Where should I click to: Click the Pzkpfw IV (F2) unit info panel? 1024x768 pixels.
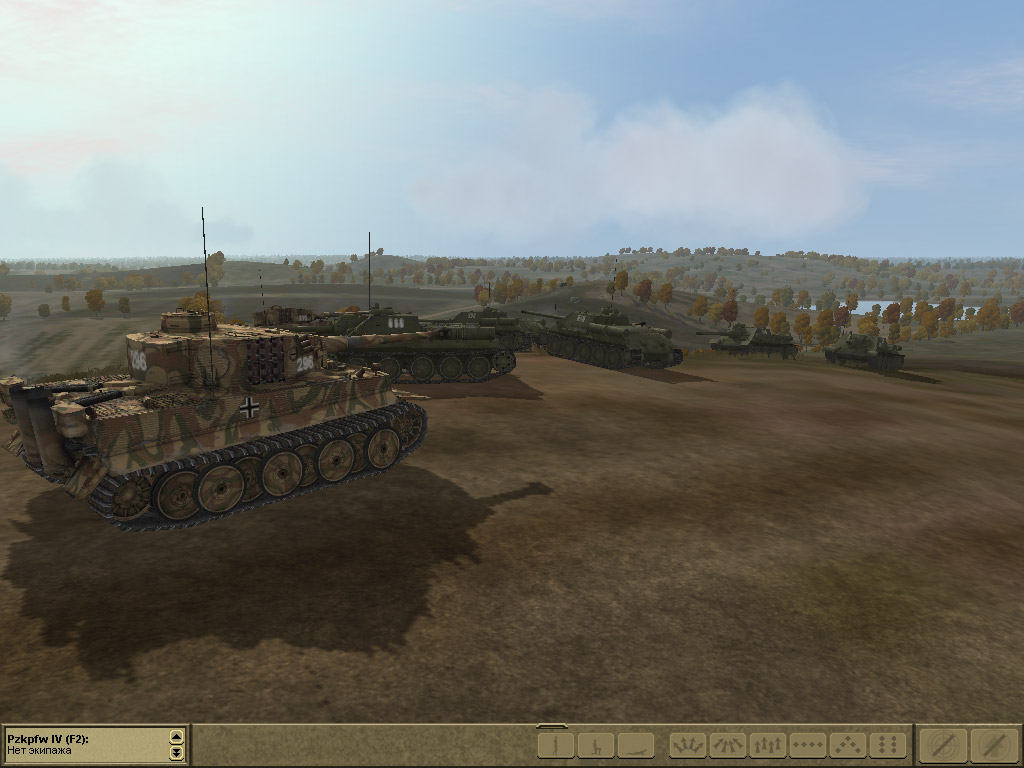[x=85, y=744]
